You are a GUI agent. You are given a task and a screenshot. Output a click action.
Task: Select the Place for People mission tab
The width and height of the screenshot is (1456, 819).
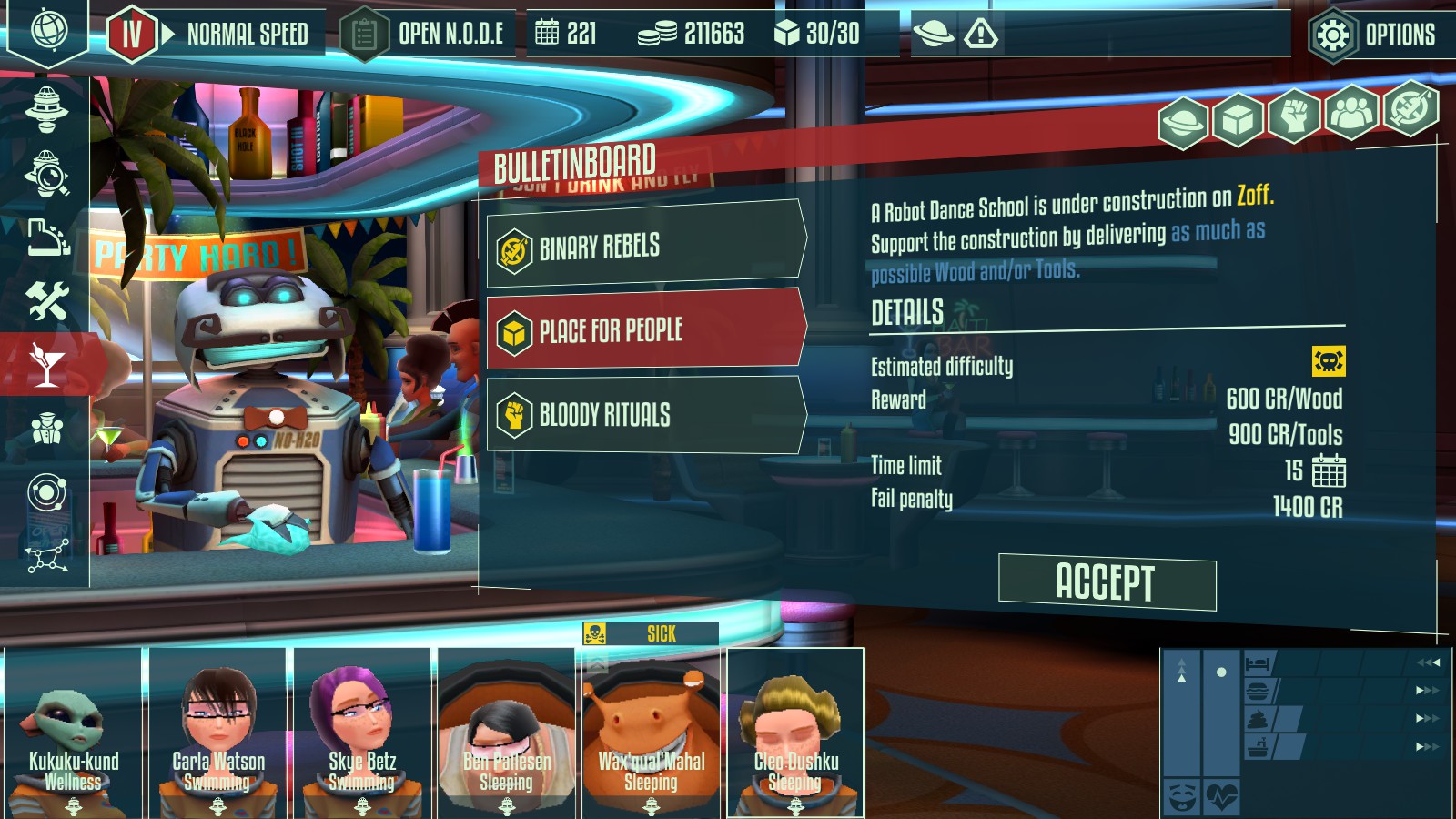(x=637, y=330)
